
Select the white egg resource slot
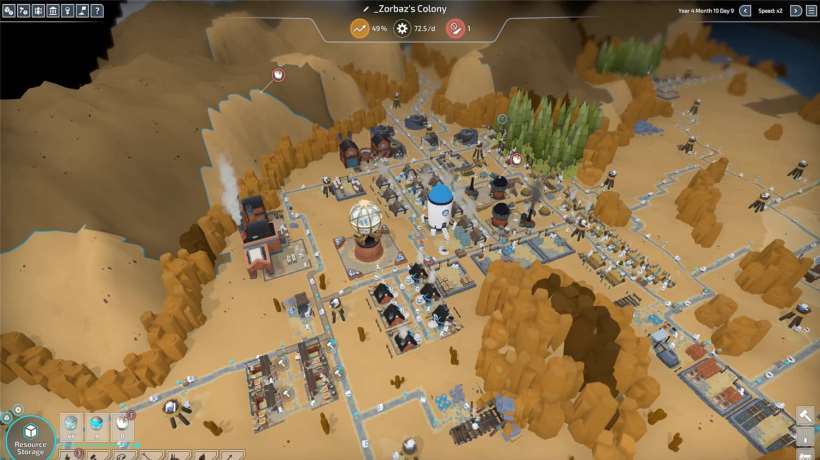(x=122, y=426)
